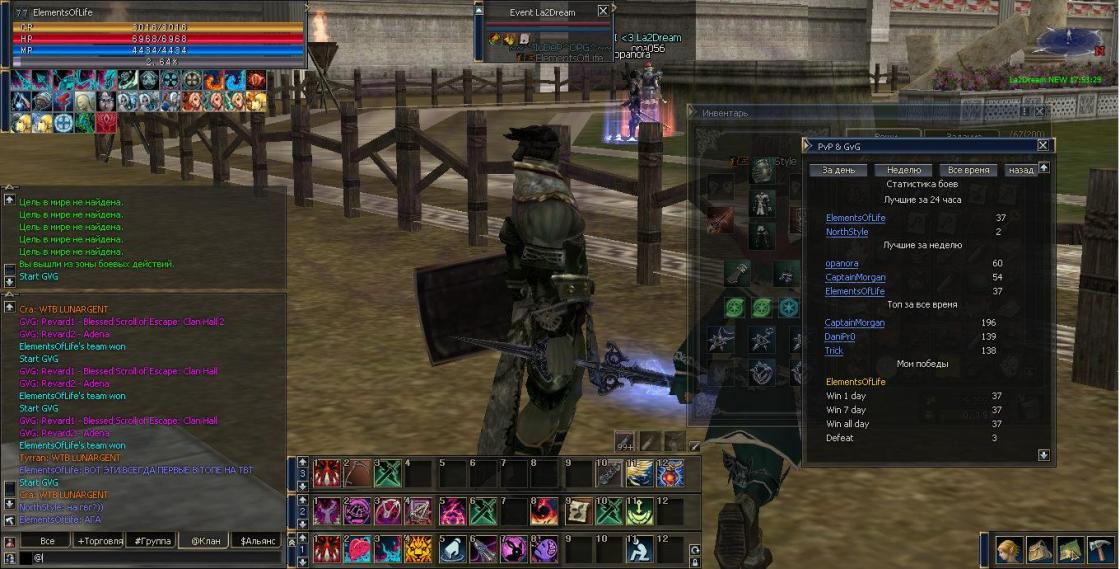Open the inventory bag icon
Screen dimensions: 1120x569
coord(1039,550)
